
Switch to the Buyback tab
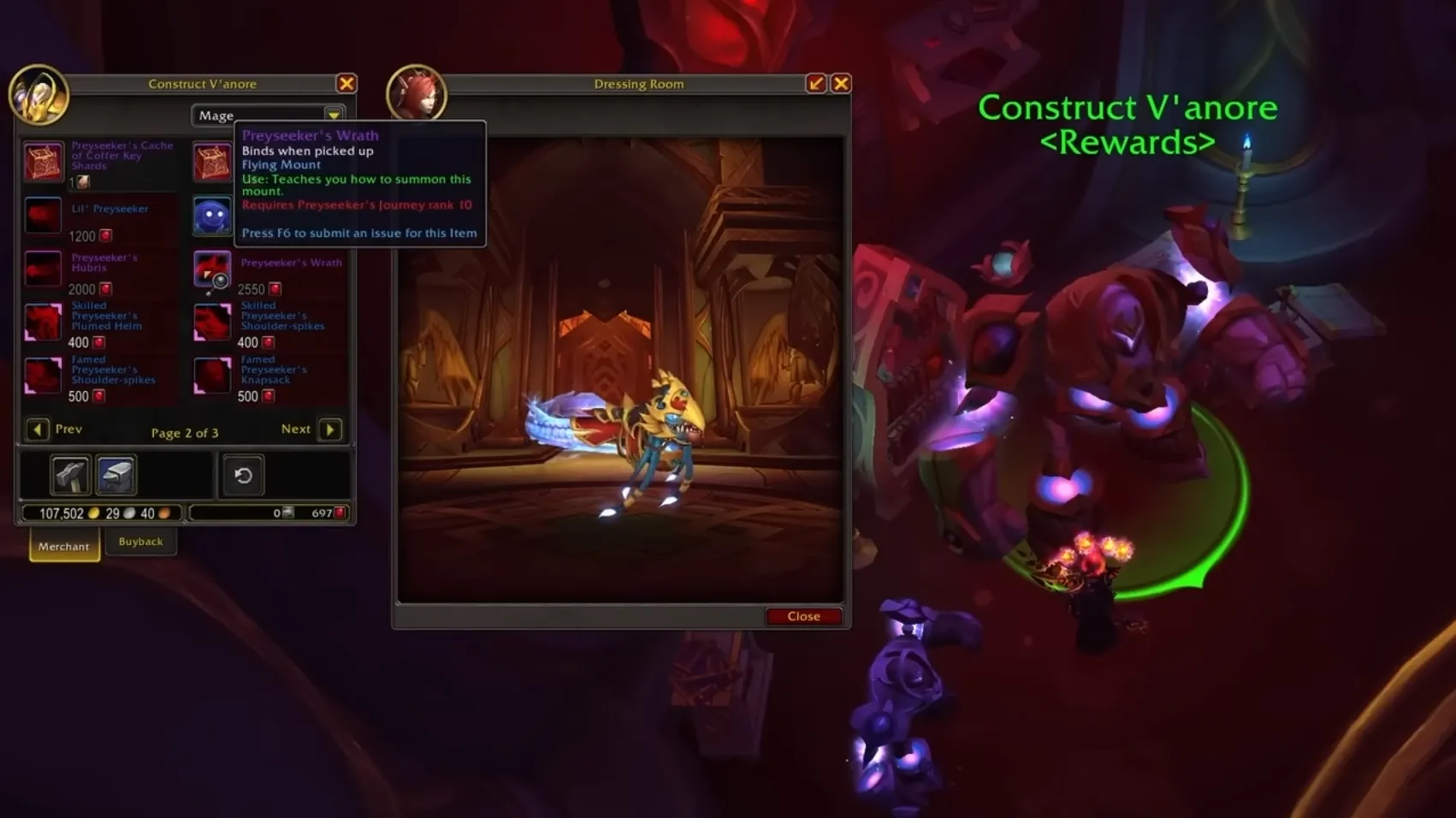(141, 541)
